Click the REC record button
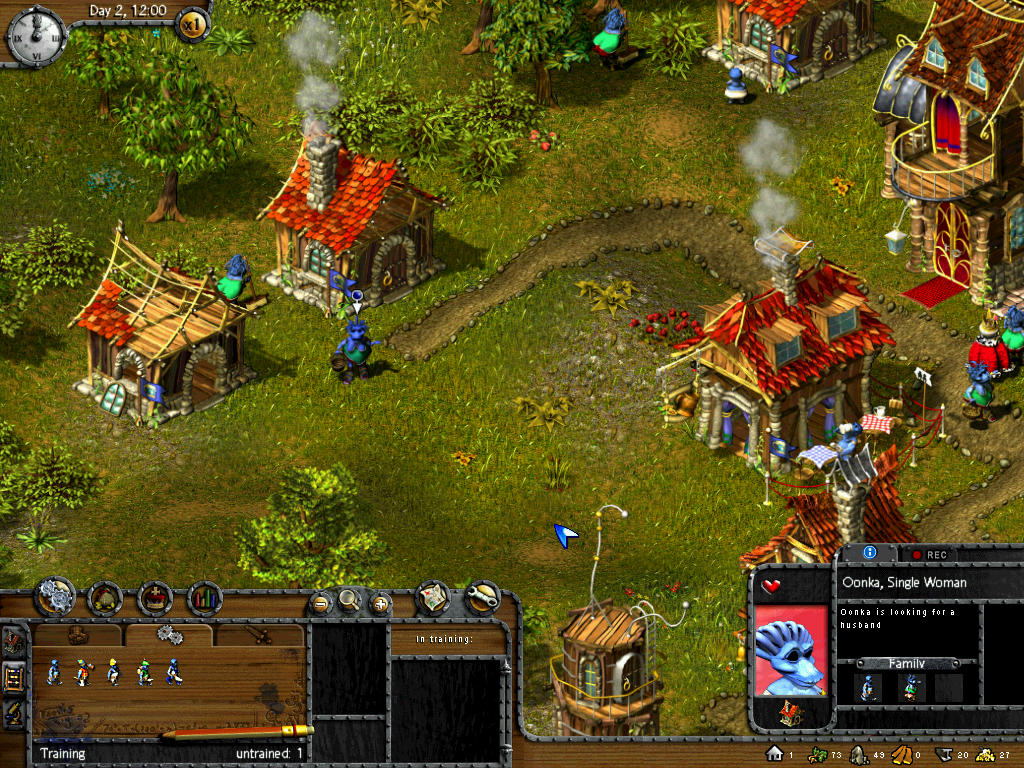Screen dimensions: 1024x768 (928, 554)
